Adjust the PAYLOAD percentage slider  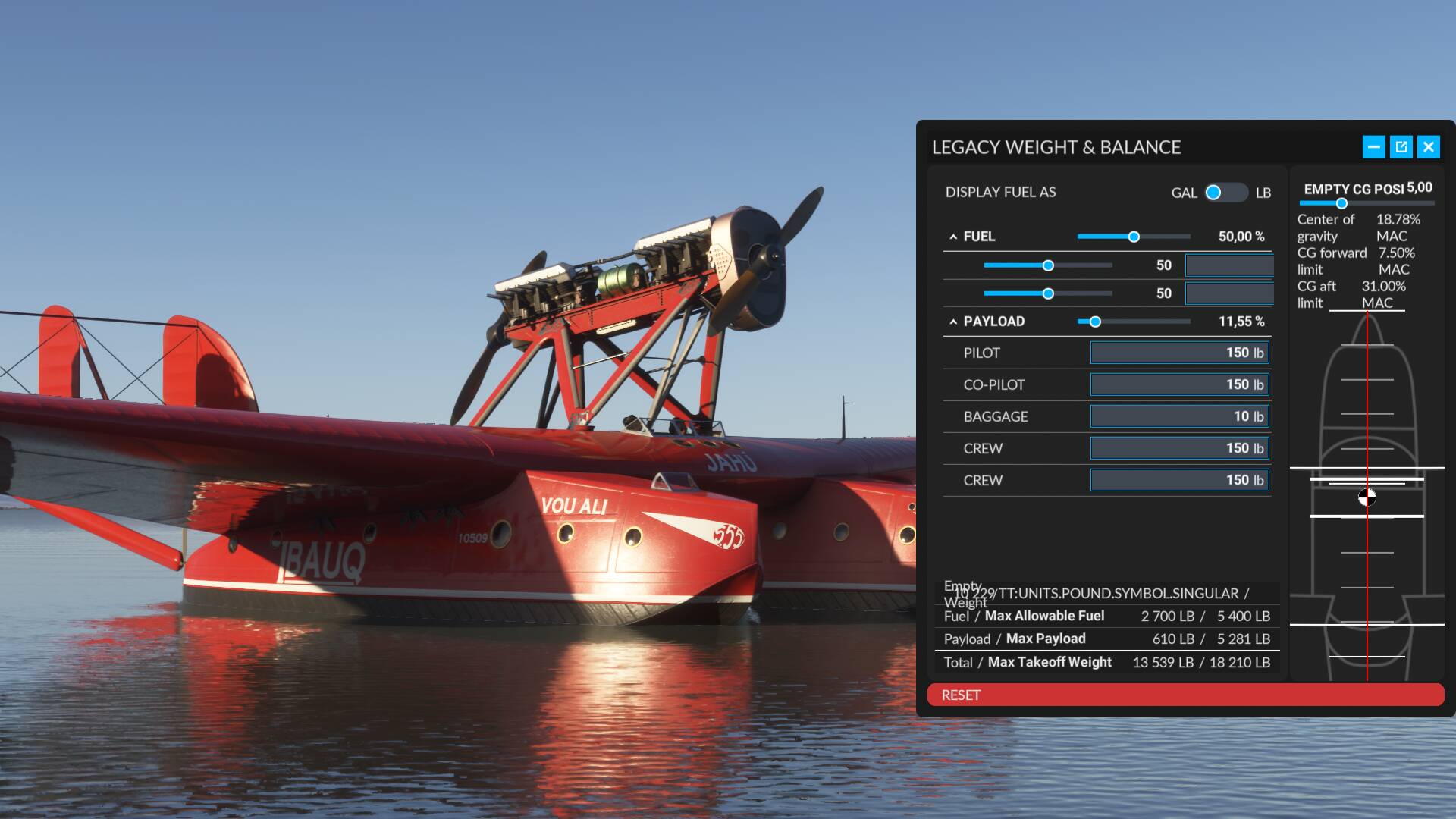[1095, 322]
